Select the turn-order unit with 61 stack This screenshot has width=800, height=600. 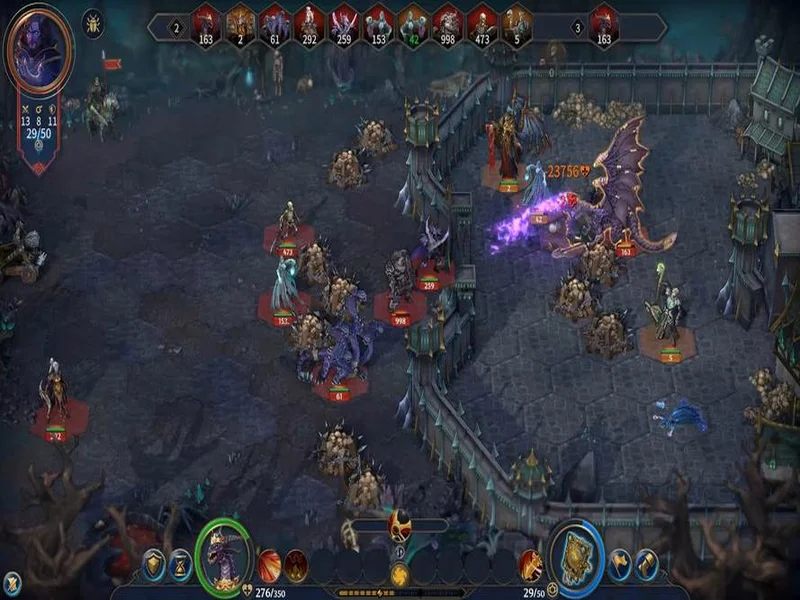tap(275, 24)
